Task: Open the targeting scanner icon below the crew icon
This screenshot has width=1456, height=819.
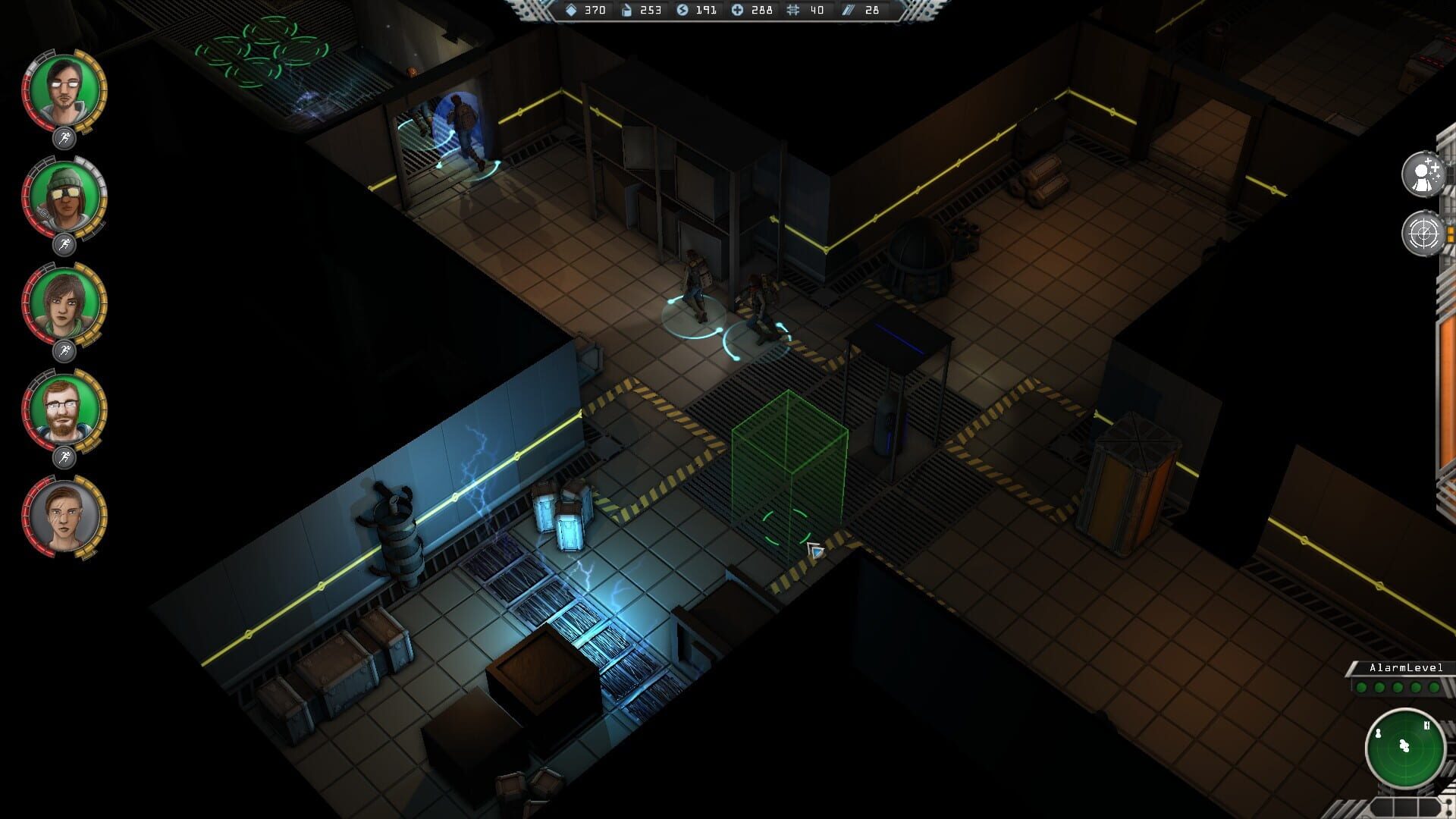Action: click(1424, 232)
